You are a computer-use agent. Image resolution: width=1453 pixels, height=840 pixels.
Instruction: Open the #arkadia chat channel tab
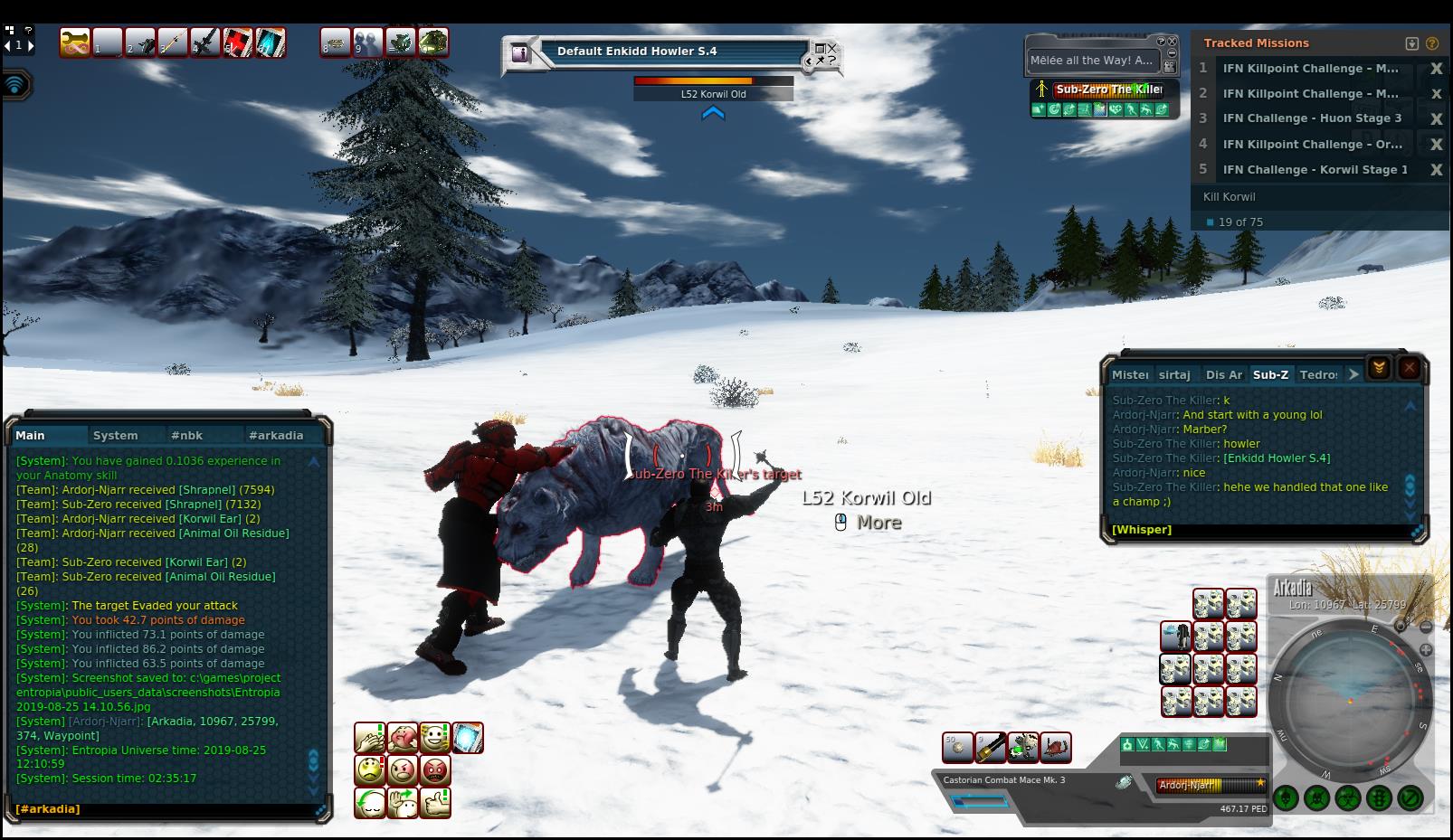pyautogui.click(x=276, y=435)
